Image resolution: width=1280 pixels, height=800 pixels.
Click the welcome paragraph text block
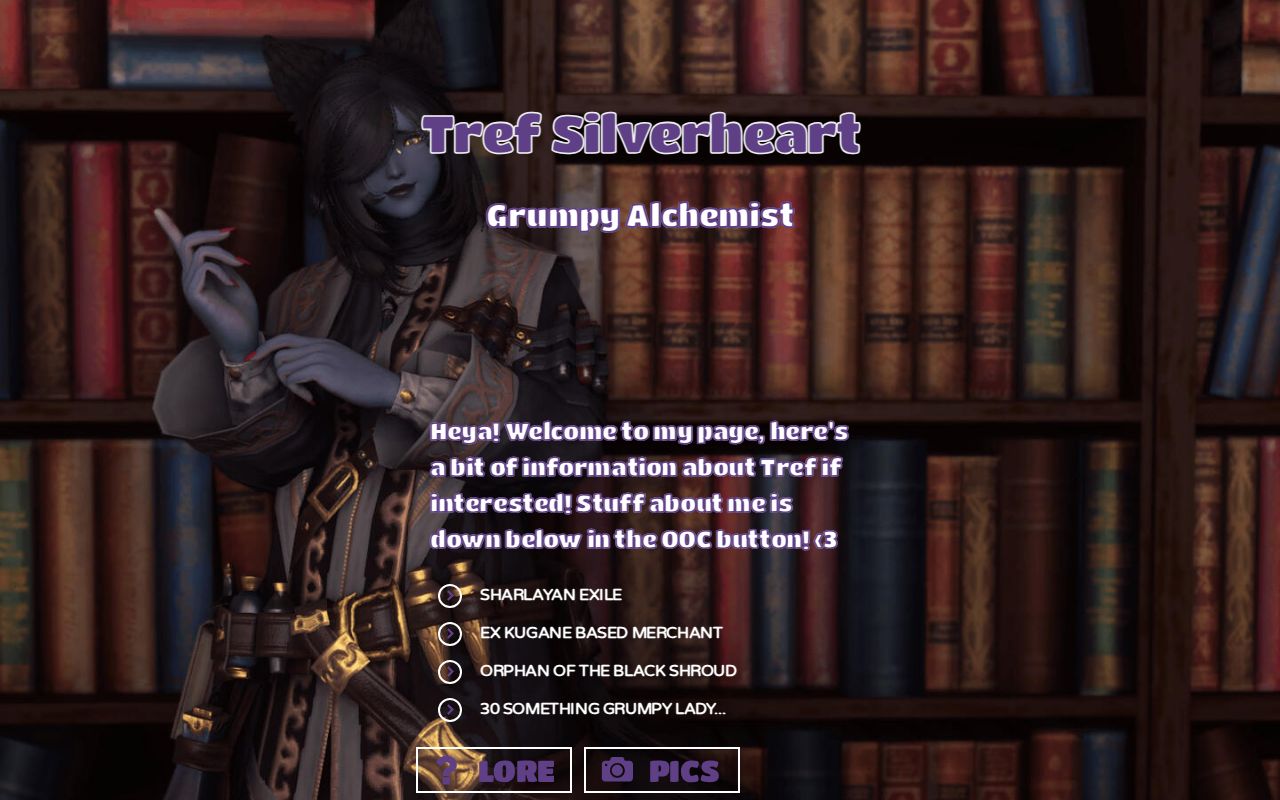coord(636,485)
